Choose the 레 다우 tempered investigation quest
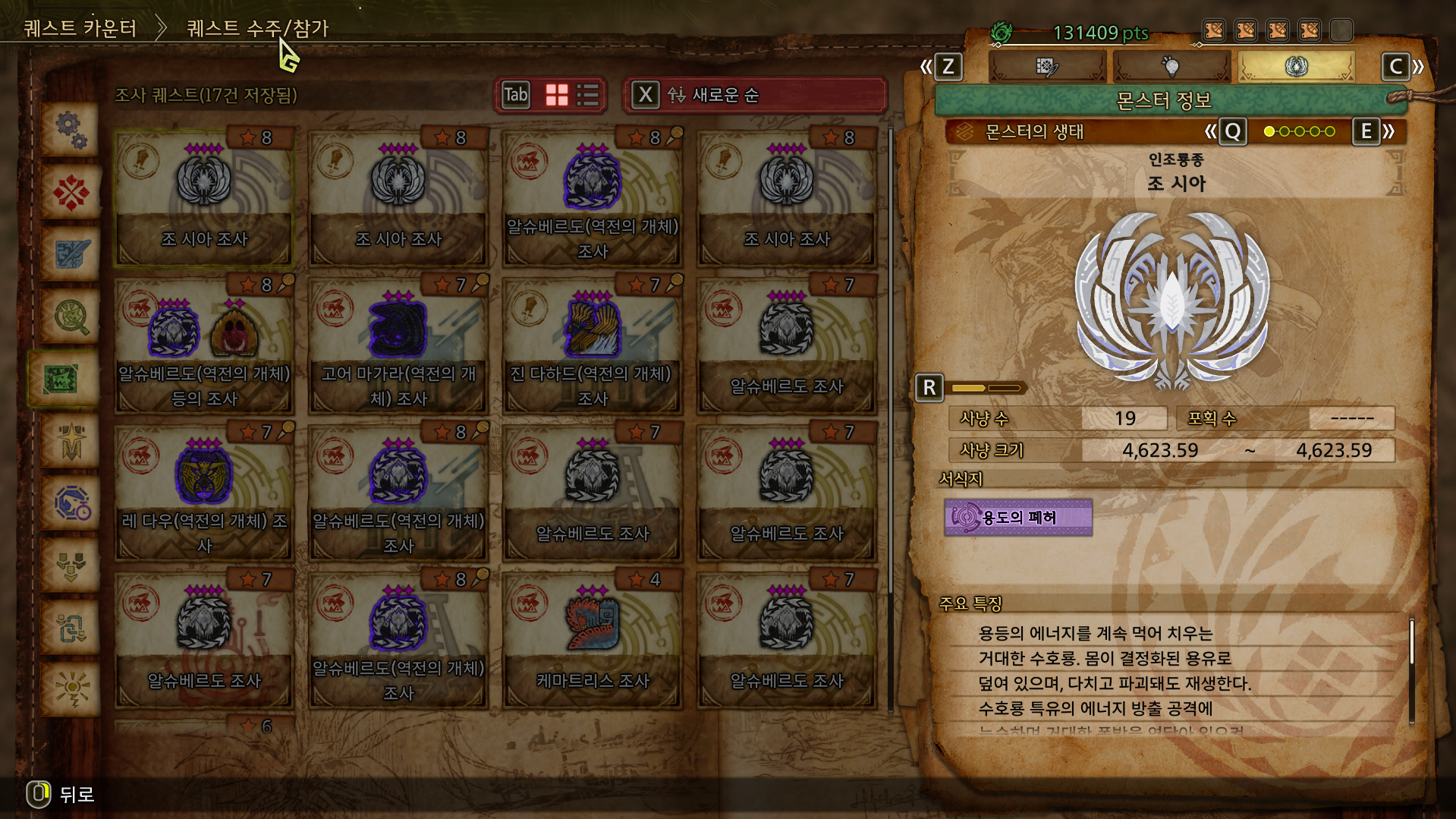This screenshot has height=819, width=1456. pyautogui.click(x=204, y=493)
